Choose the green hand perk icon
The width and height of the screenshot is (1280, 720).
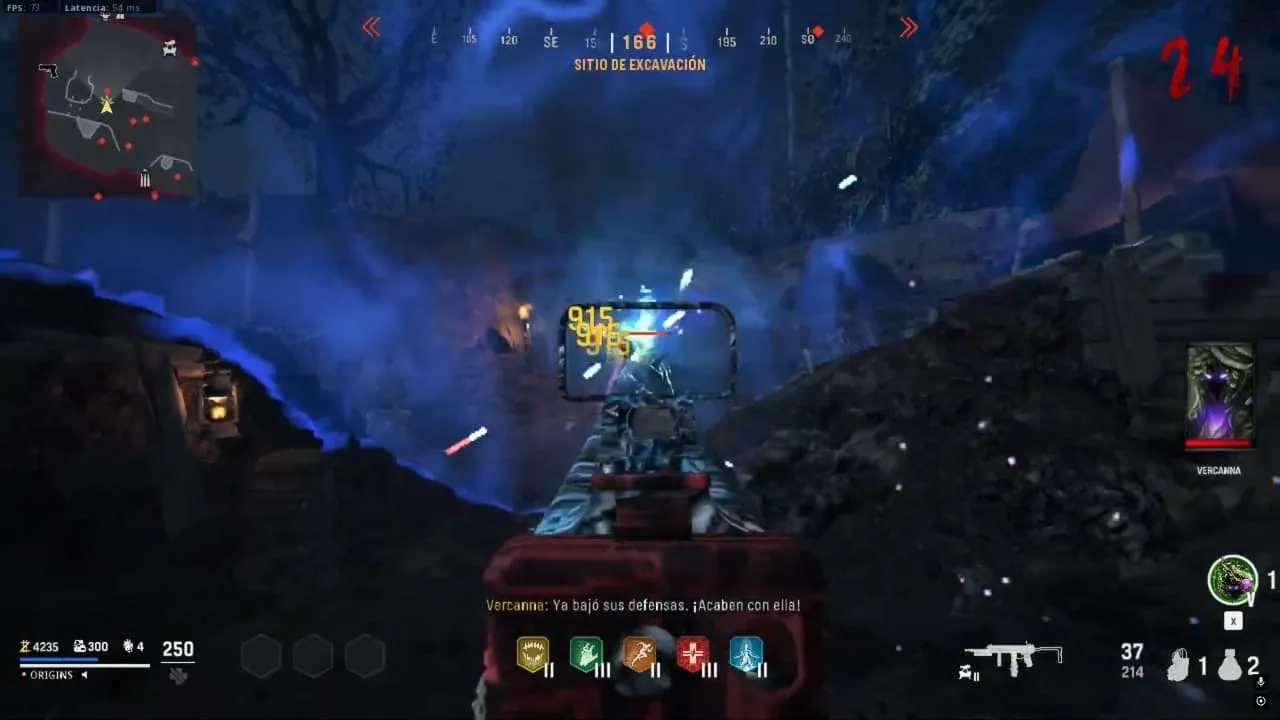[x=585, y=654]
